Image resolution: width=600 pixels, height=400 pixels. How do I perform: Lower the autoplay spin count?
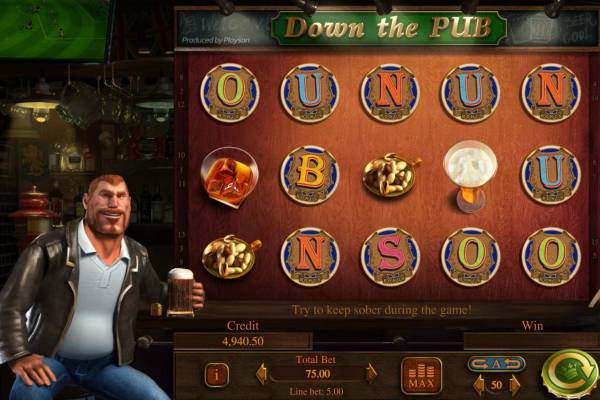478,385
